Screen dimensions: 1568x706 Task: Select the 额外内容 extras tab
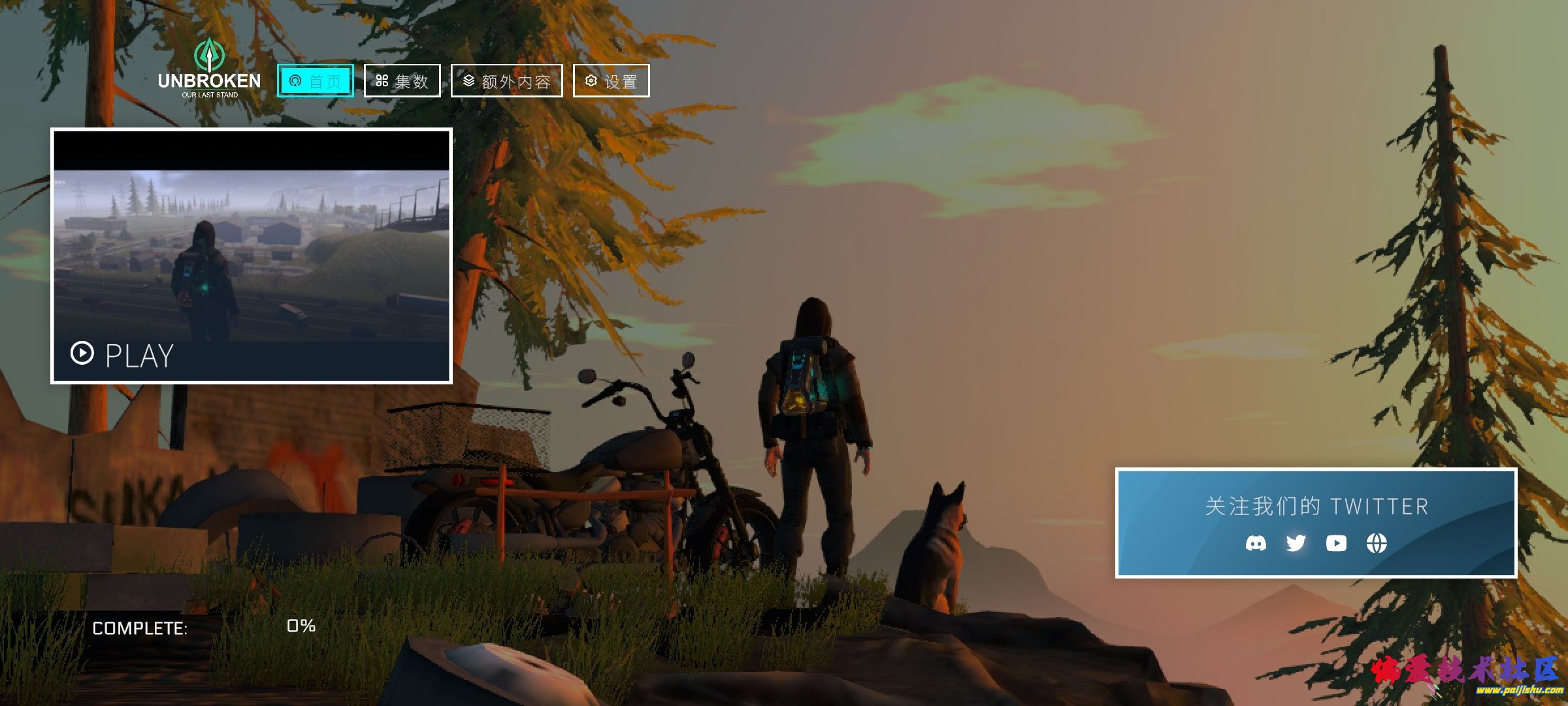pyautogui.click(x=506, y=81)
